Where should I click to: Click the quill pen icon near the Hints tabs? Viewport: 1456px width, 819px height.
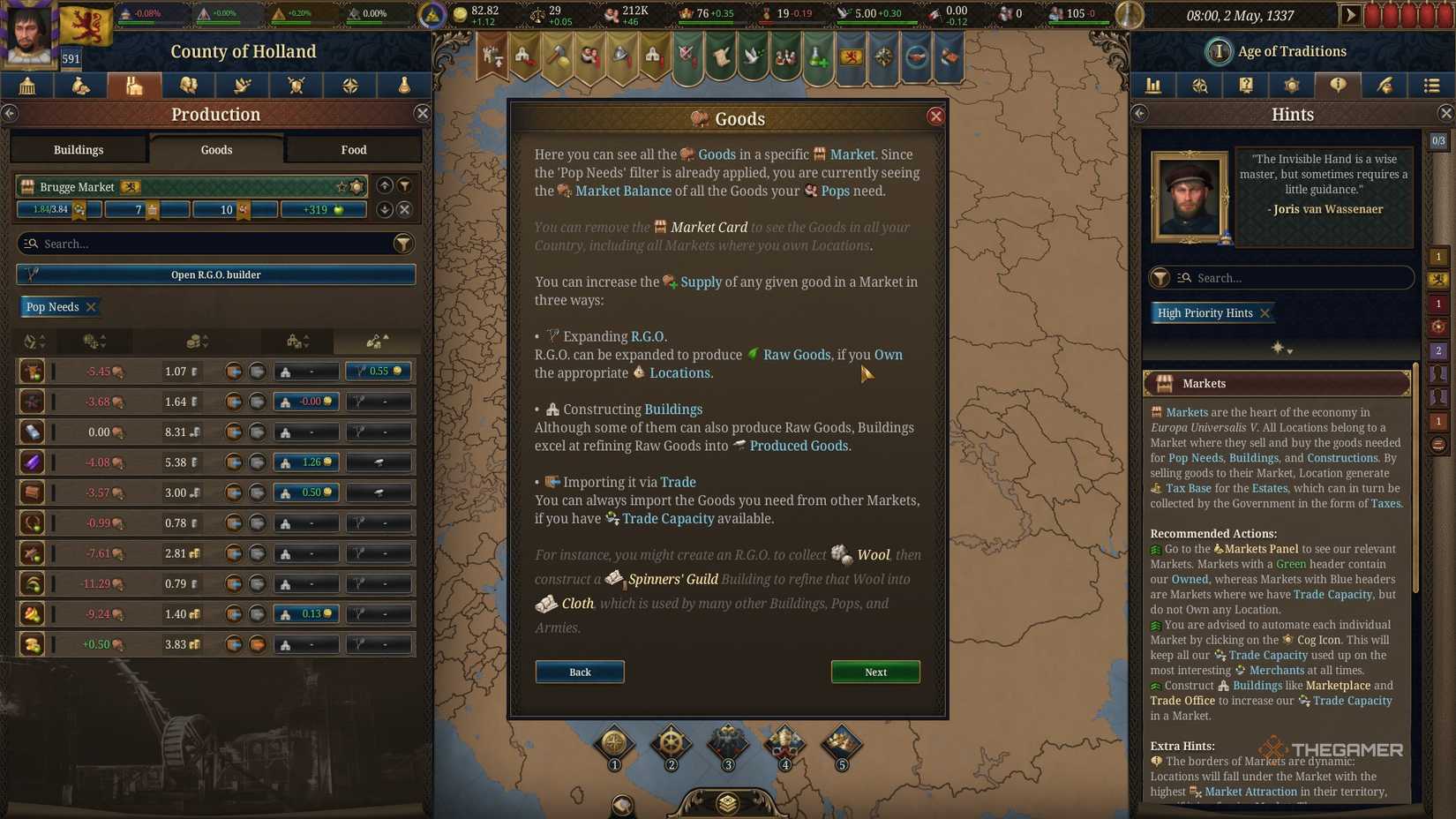click(1385, 86)
